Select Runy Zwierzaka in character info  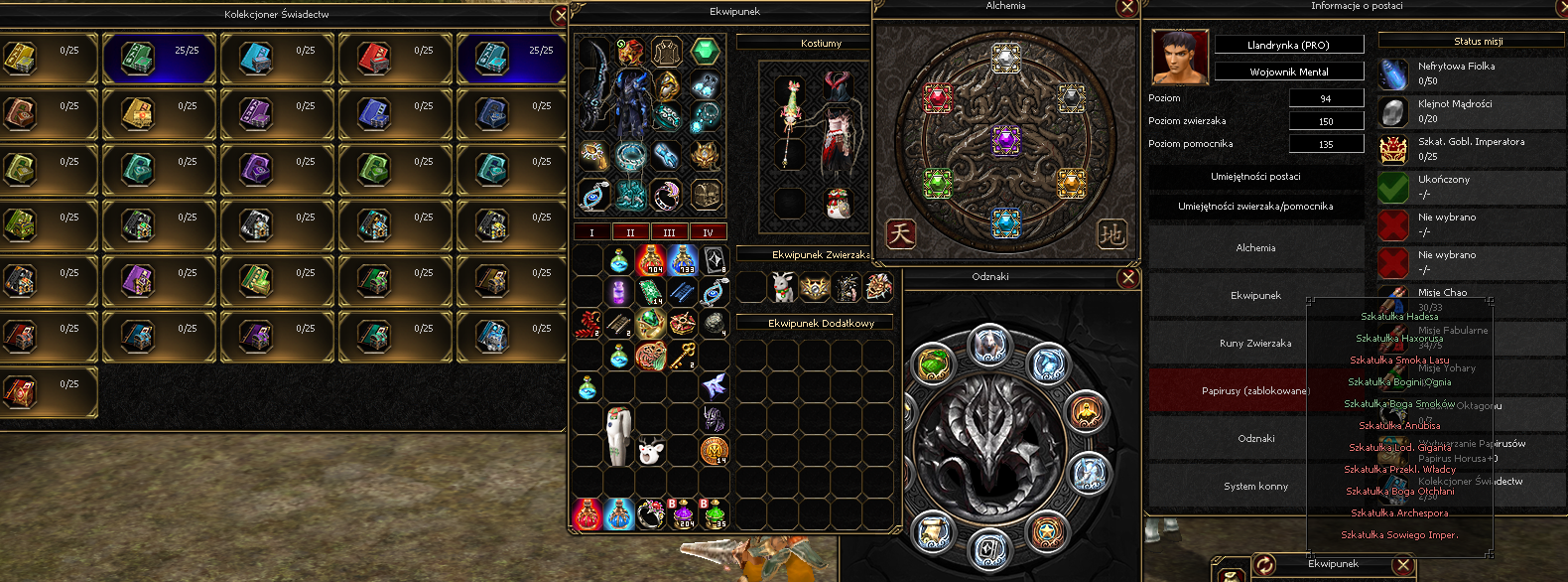[1255, 344]
